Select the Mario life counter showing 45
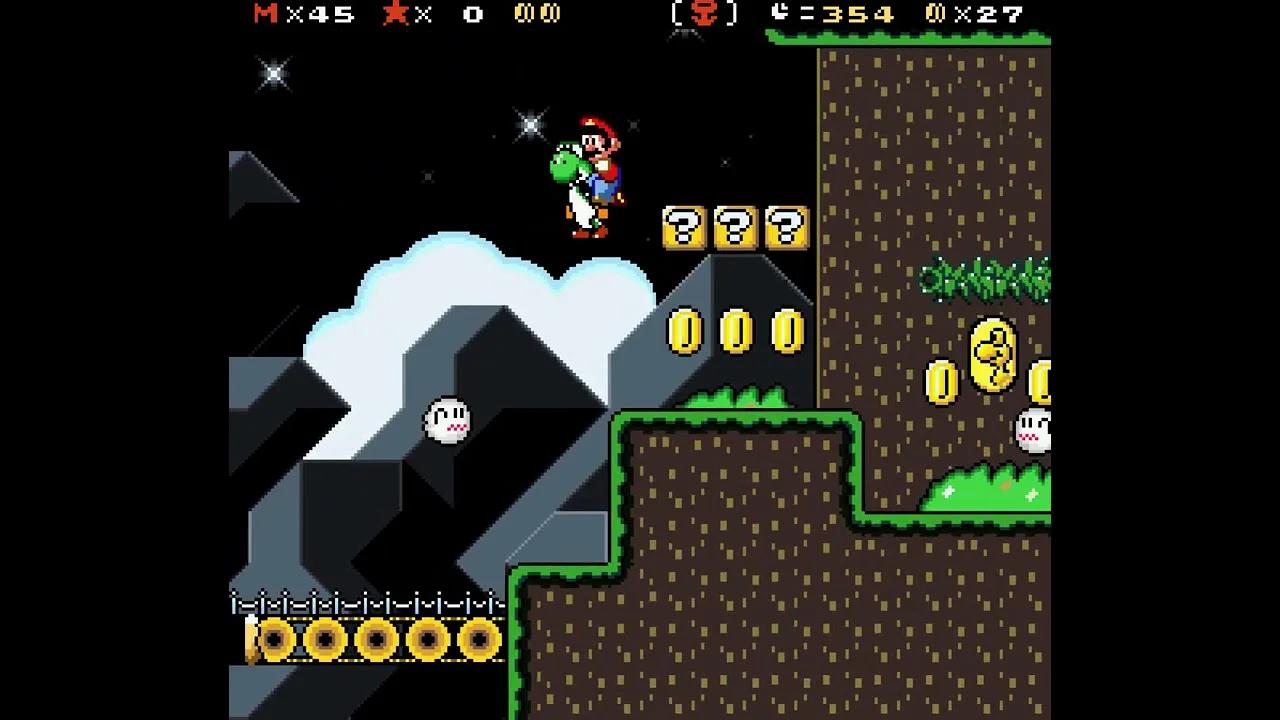This screenshot has height=720, width=1280. pos(300,15)
